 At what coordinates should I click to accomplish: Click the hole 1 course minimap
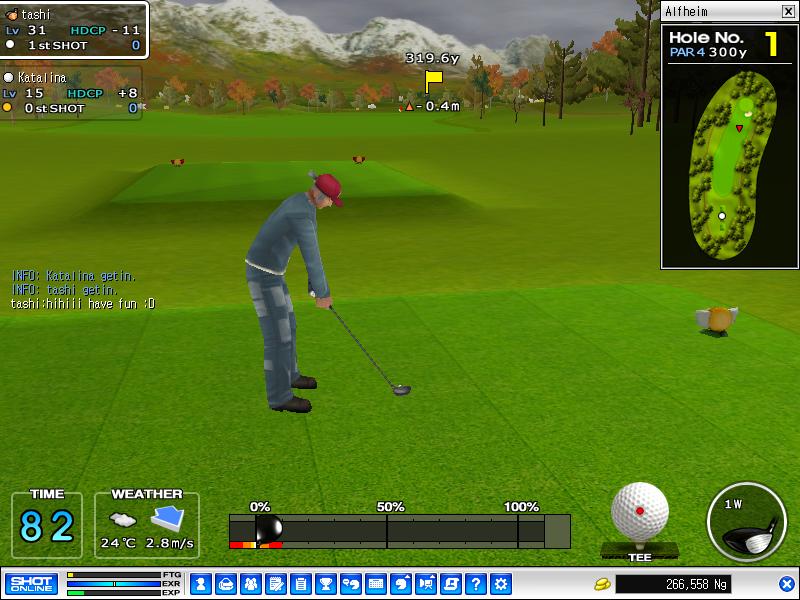point(728,170)
